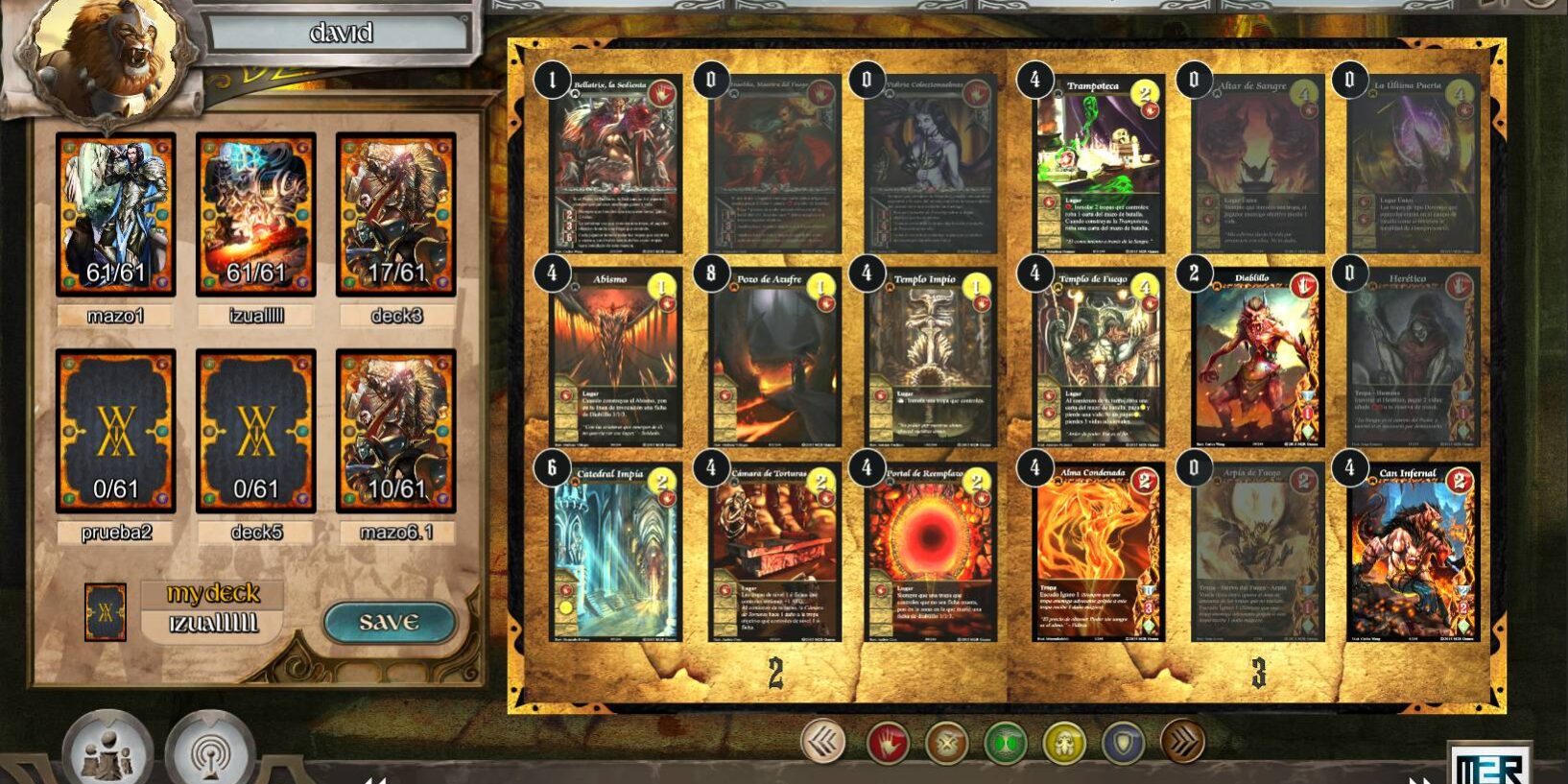
Task: Add the Trampoteca card to the deck
Action: click(x=1099, y=165)
